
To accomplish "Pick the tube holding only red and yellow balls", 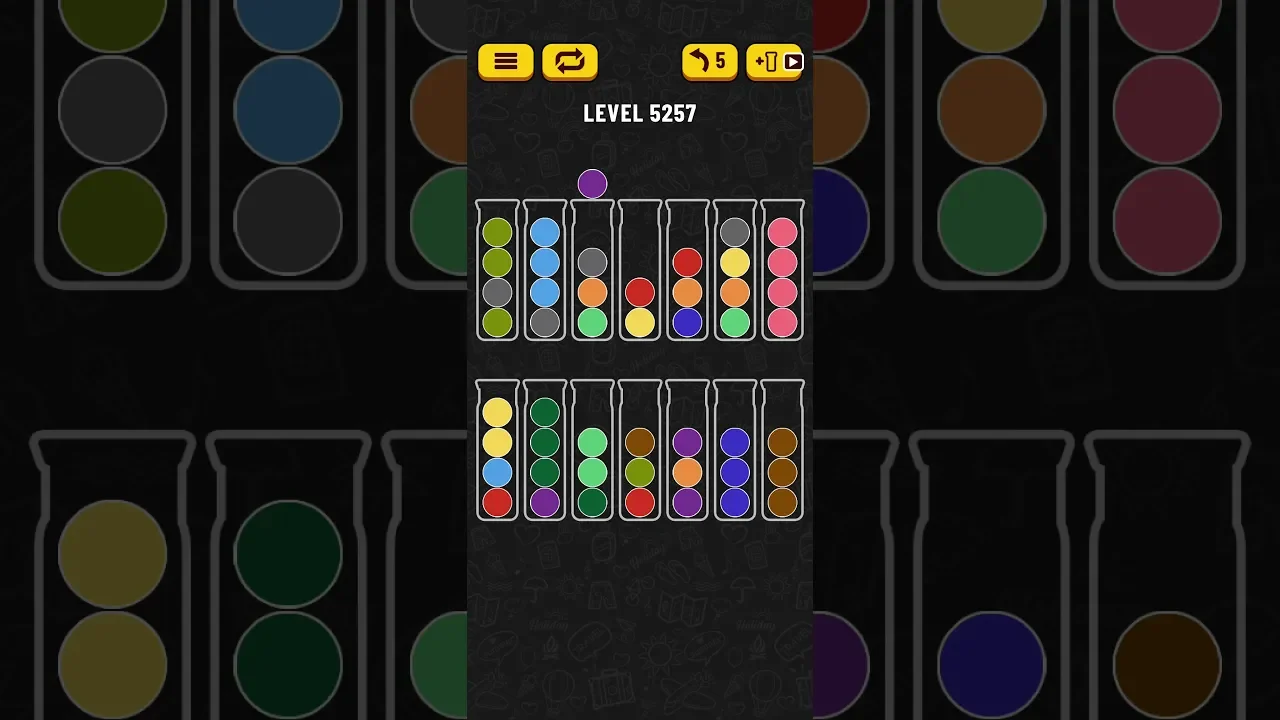I will pyautogui.click(x=640, y=272).
